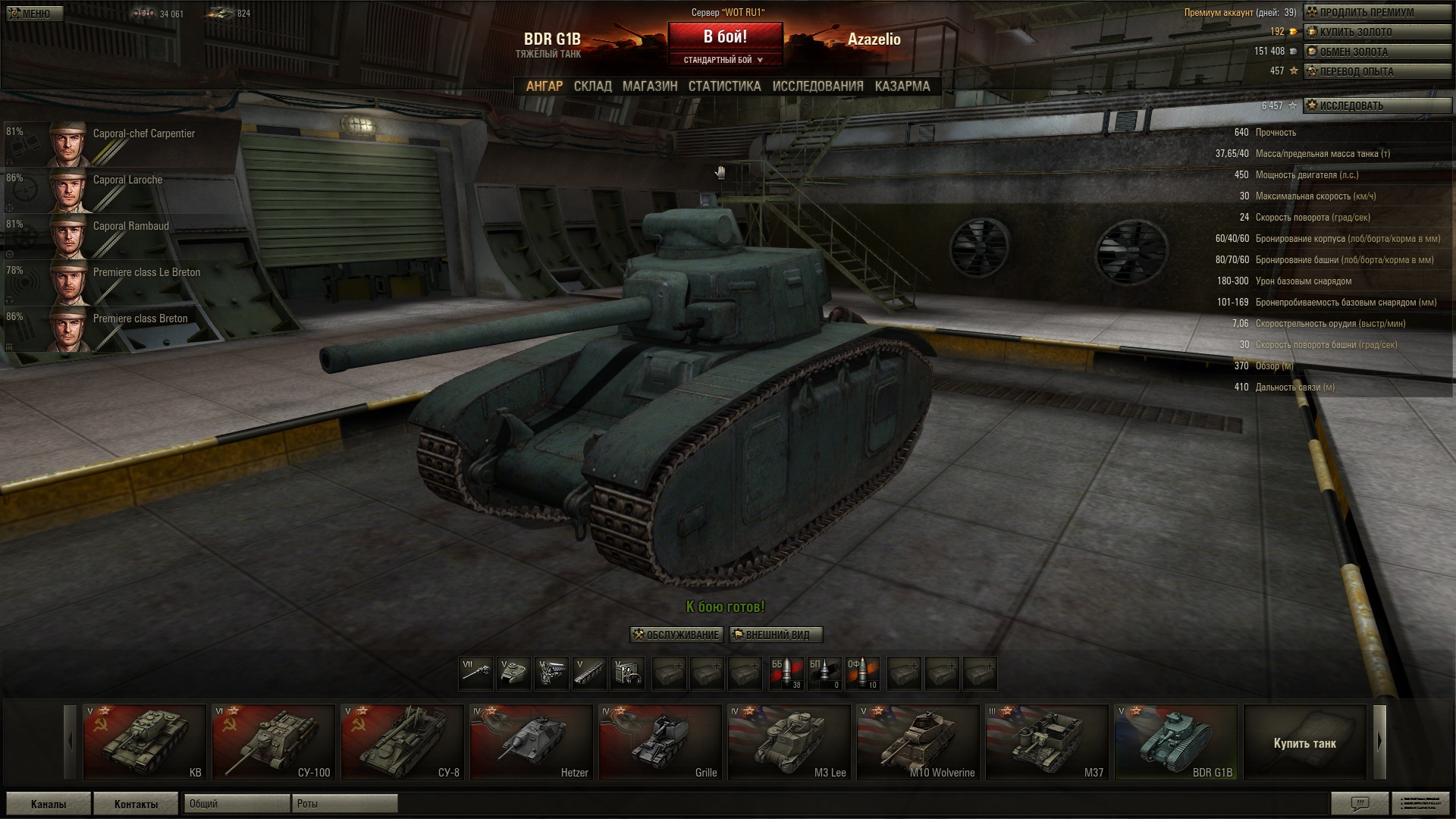Click the ИССЛЕДОВАТЬ button
1456x819 pixels.
click(x=1376, y=105)
